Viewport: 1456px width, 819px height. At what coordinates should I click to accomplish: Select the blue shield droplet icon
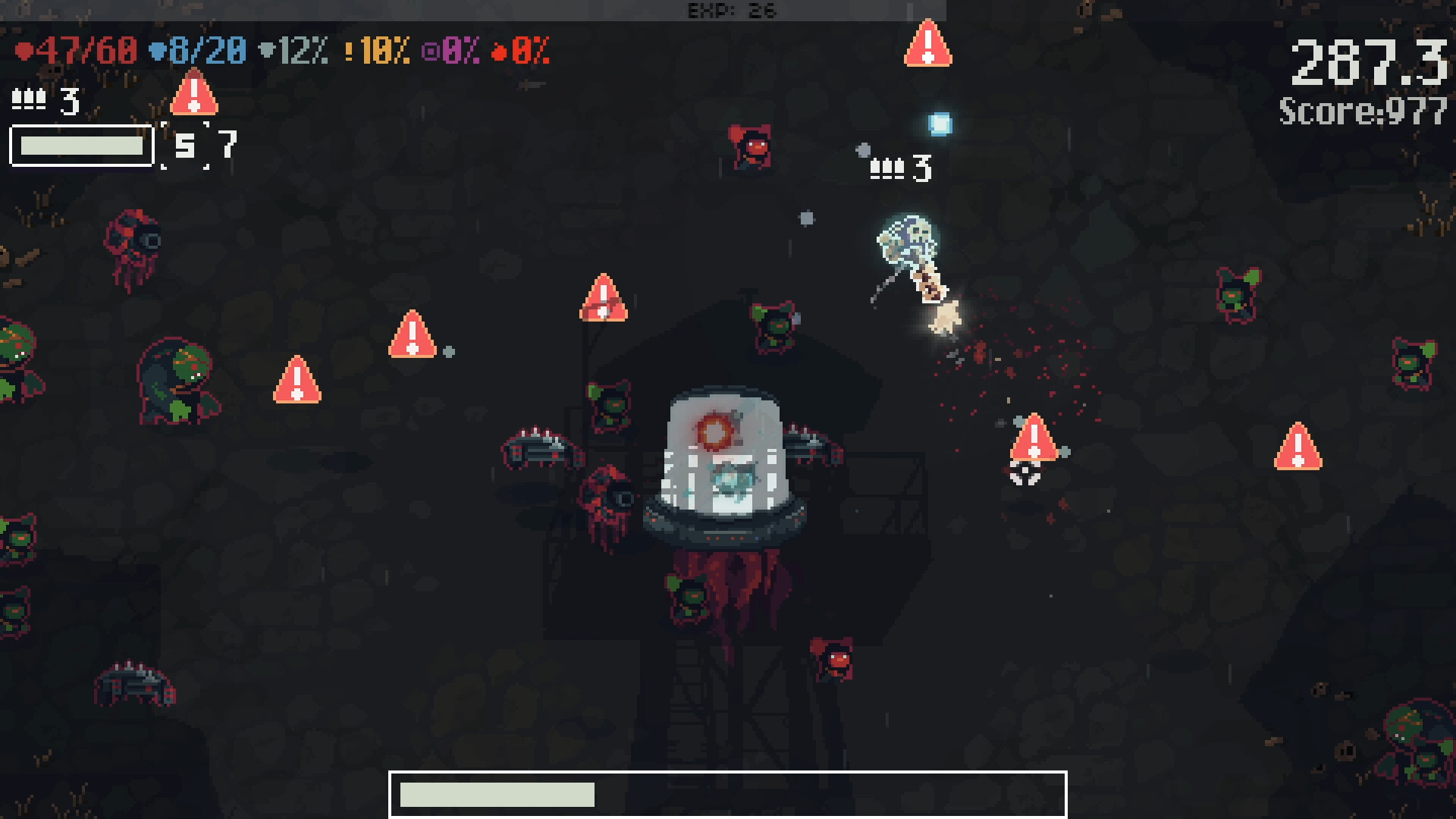[156, 50]
